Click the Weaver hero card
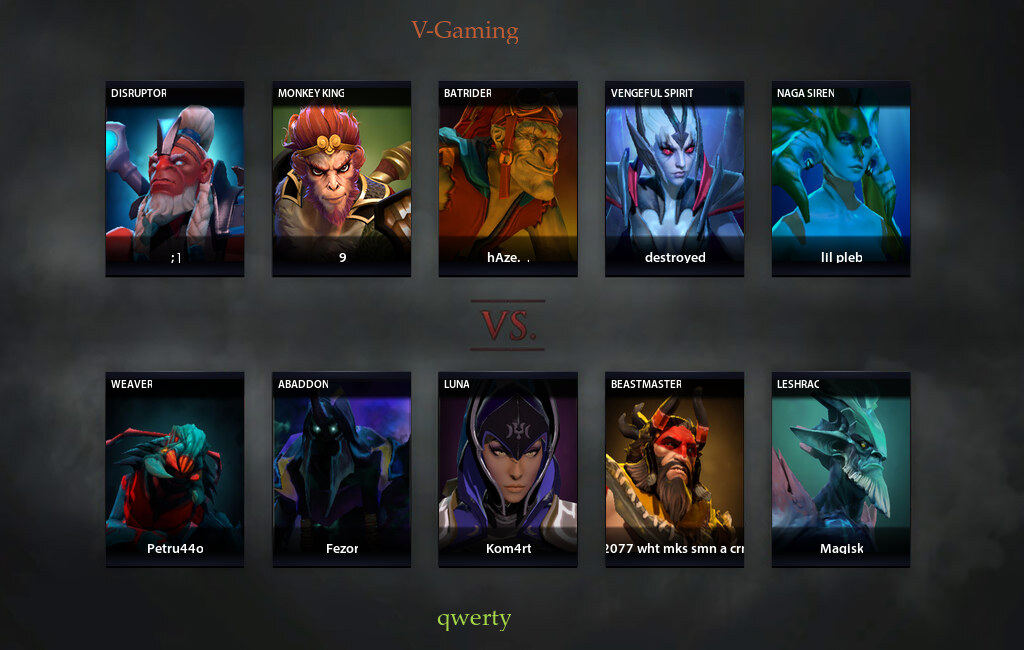1024x650 pixels. 175,469
